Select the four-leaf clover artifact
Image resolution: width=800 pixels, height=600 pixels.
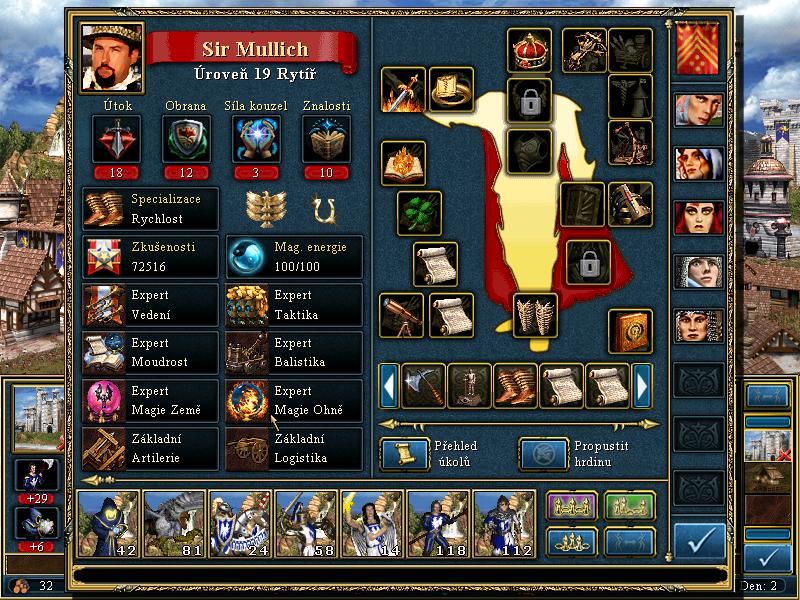pos(420,213)
